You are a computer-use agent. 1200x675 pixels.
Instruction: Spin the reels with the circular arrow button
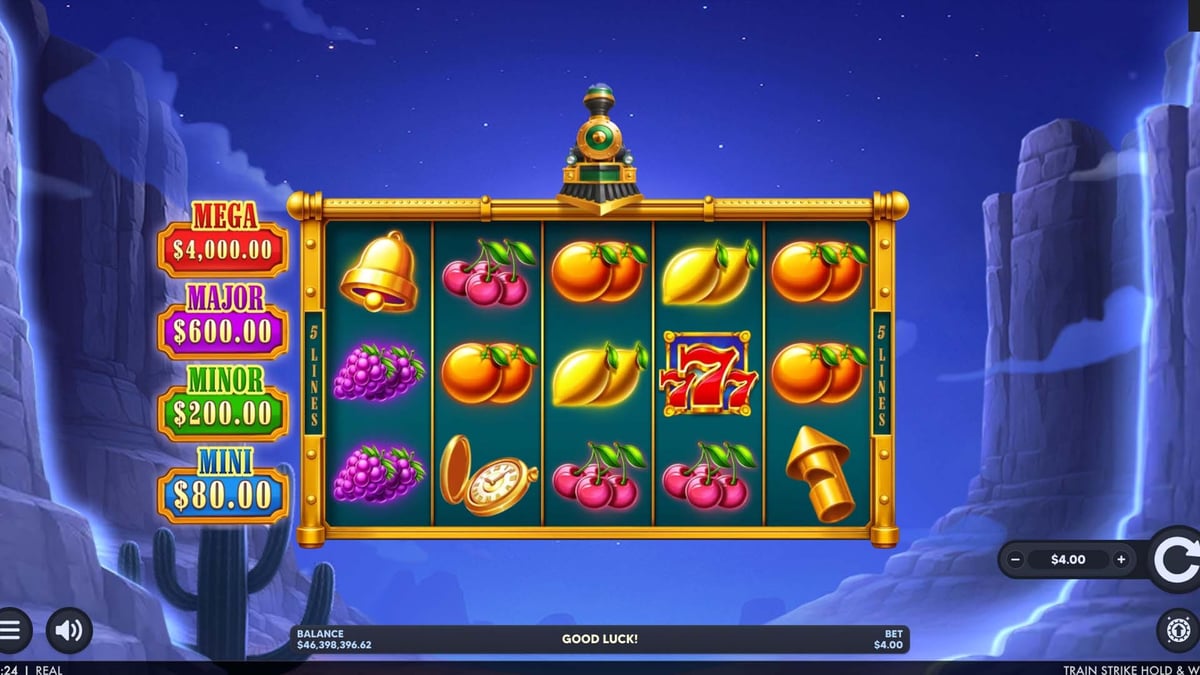[1176, 560]
